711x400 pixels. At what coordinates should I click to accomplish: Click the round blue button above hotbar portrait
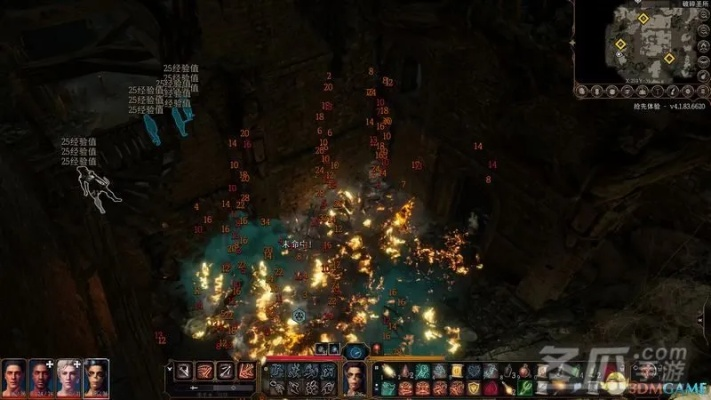(x=355, y=351)
